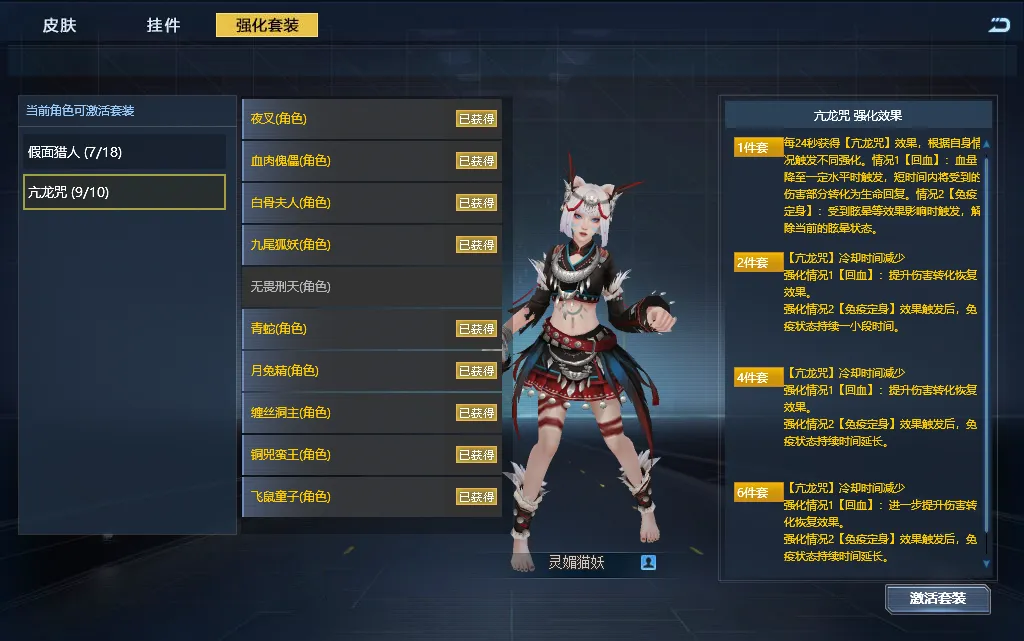Choose the 青蛇(角色) entry
1024x641 pixels.
pos(371,329)
